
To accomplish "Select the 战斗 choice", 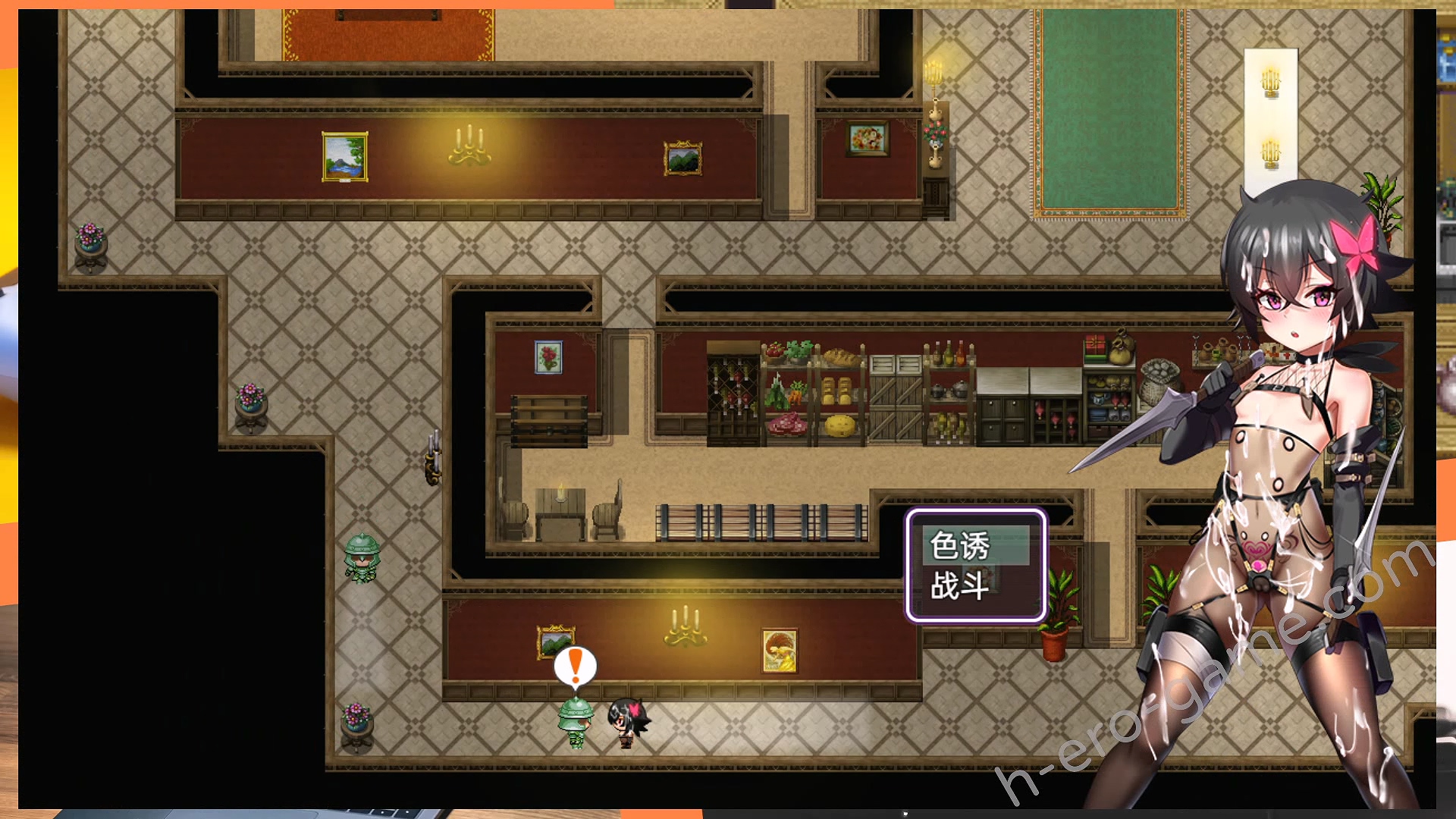I will coord(960,586).
